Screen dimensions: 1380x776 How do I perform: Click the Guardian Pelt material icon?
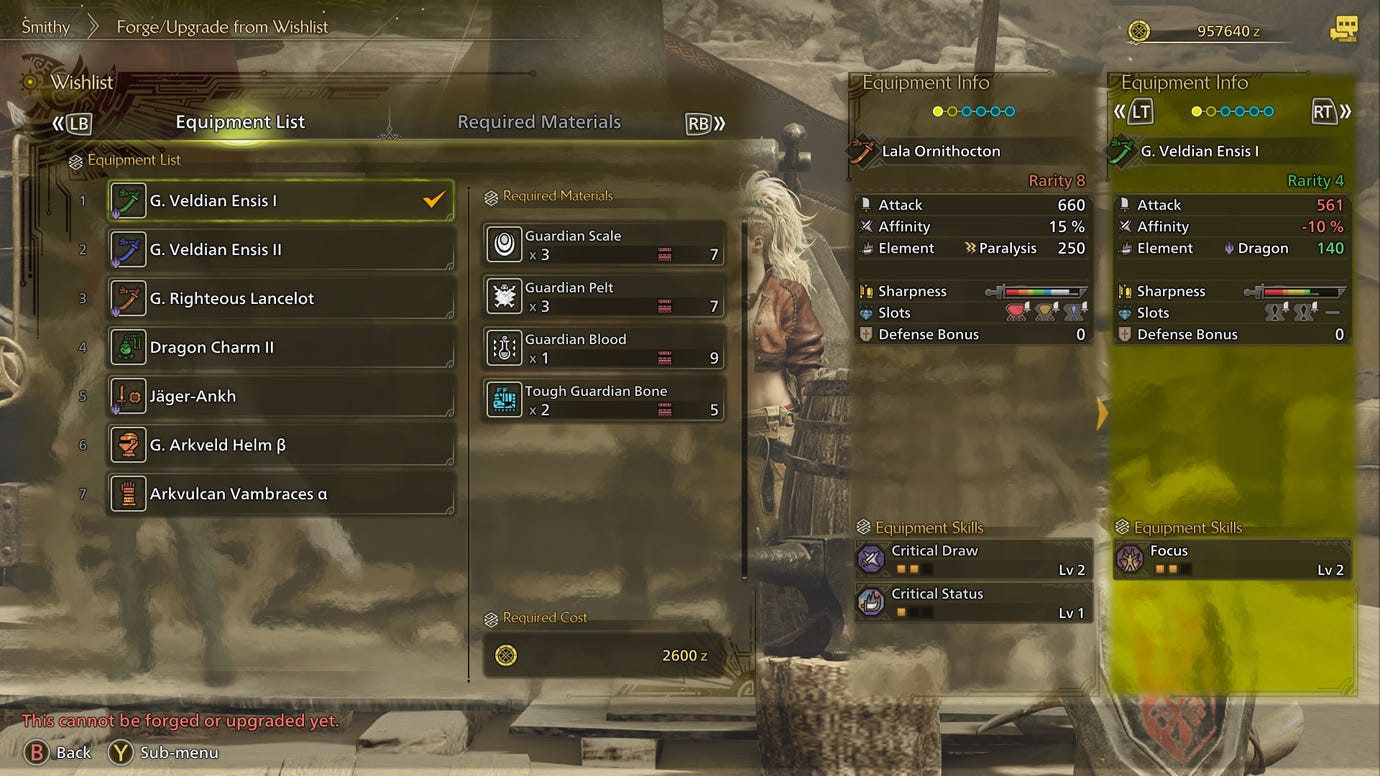coord(503,295)
